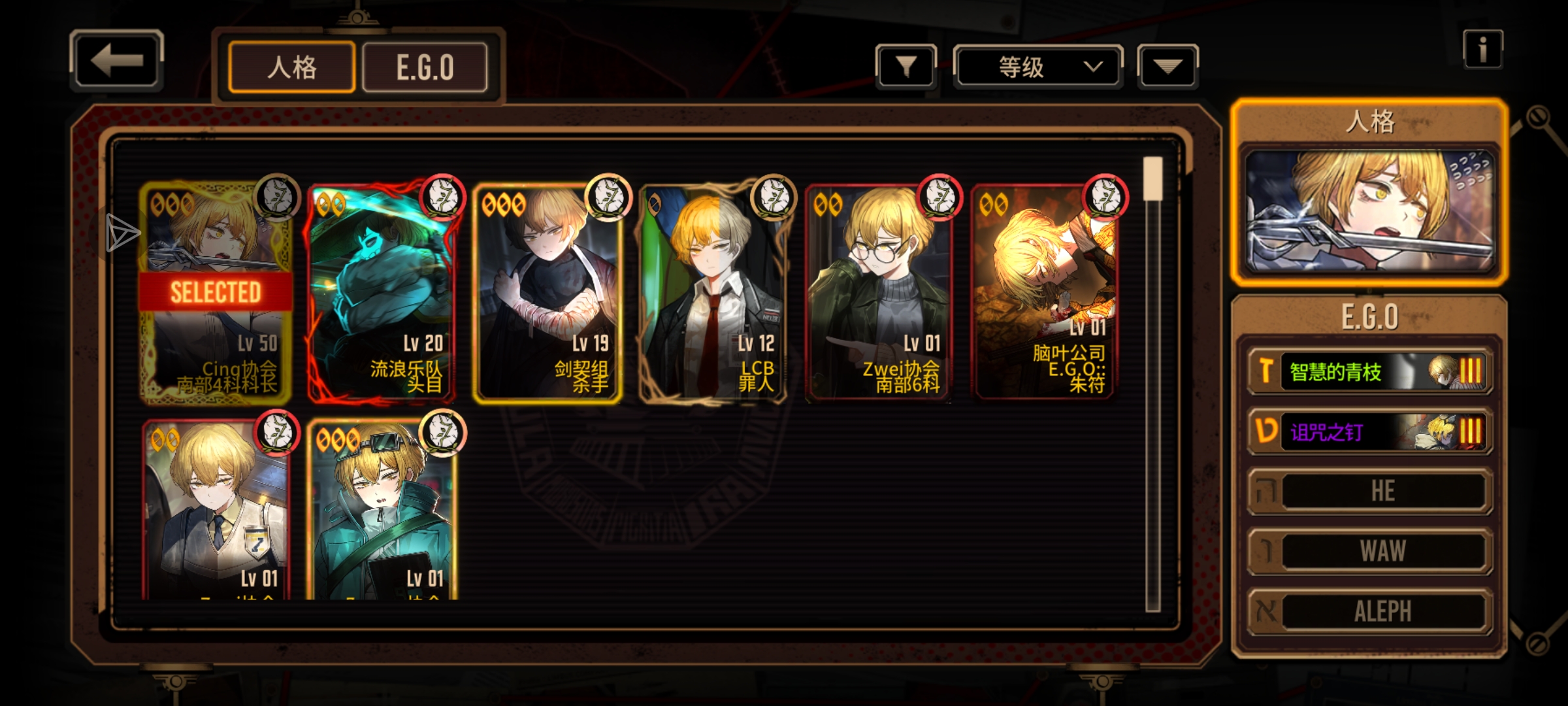The image size is (1568, 706).
Task: Switch to the E.G.O tab
Action: tap(425, 67)
